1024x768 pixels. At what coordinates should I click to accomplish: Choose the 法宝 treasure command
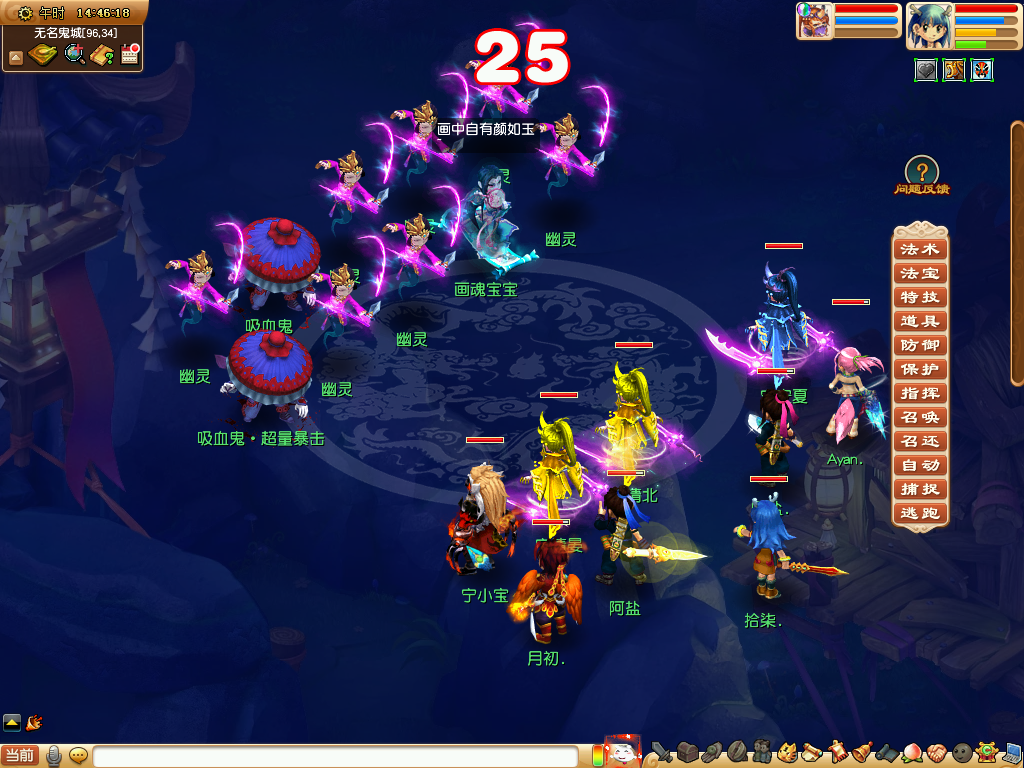pyautogui.click(x=918, y=273)
